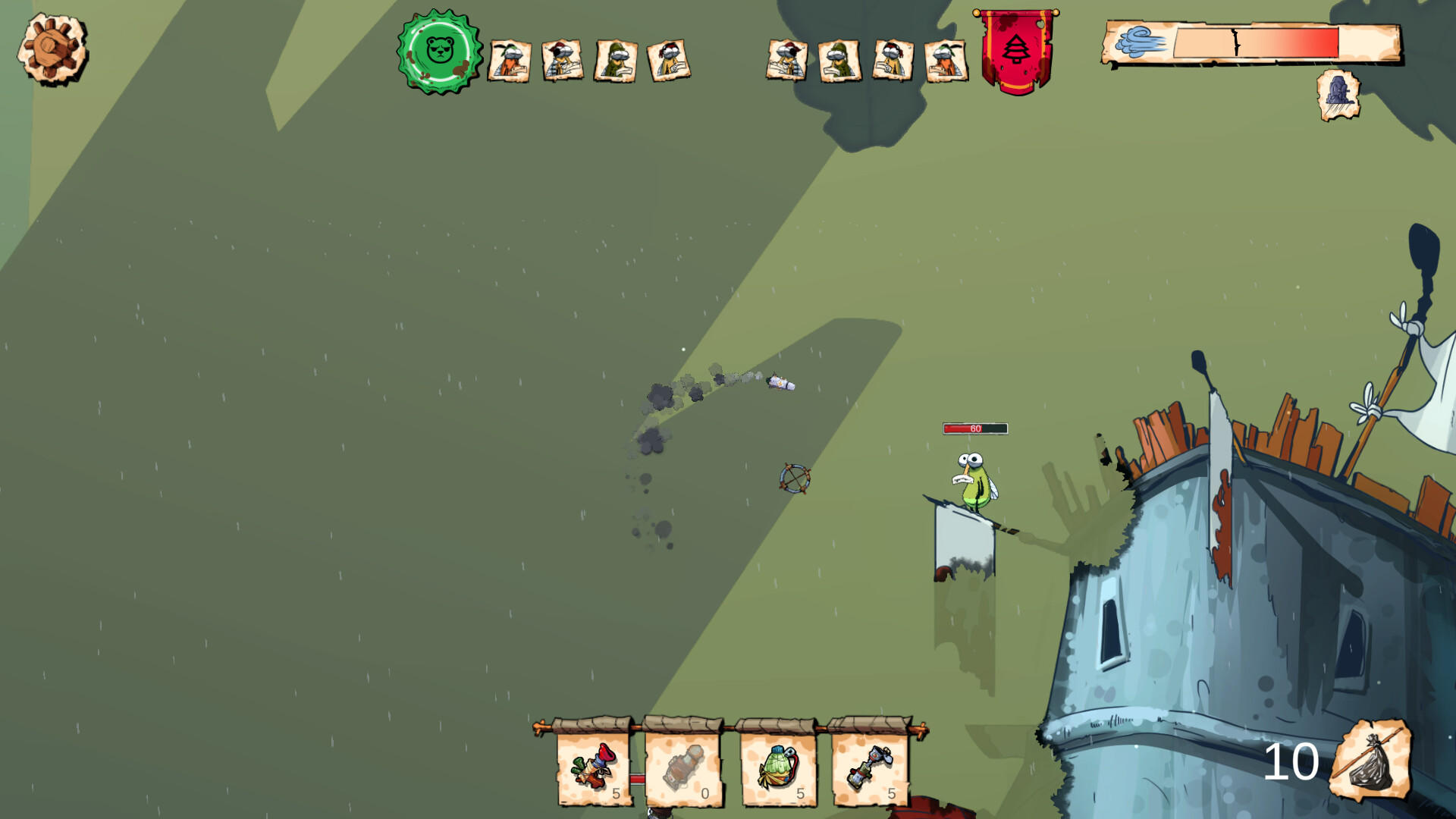
Task: Select the grey metal flask weapon
Action: pyautogui.click(x=869, y=767)
